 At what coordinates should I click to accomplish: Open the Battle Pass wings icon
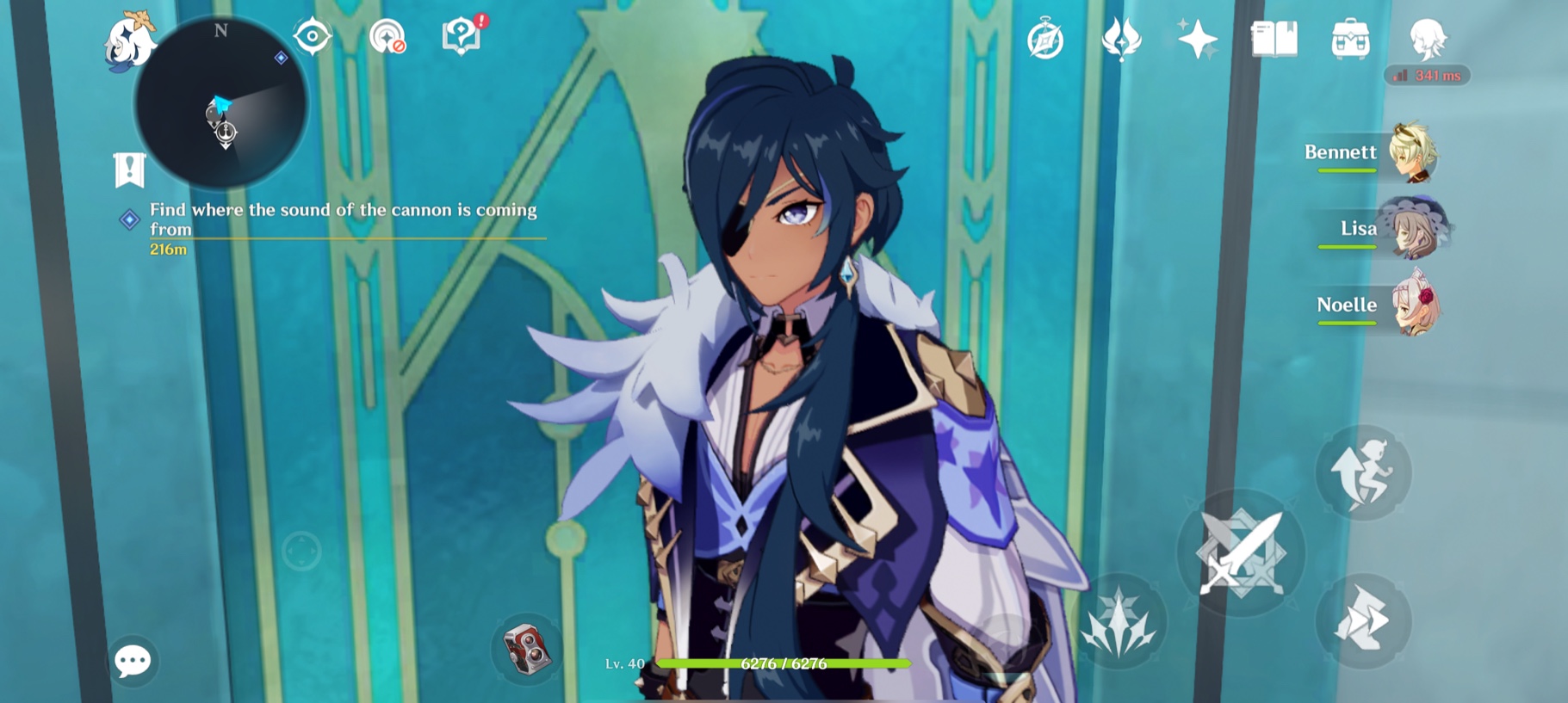1121,40
